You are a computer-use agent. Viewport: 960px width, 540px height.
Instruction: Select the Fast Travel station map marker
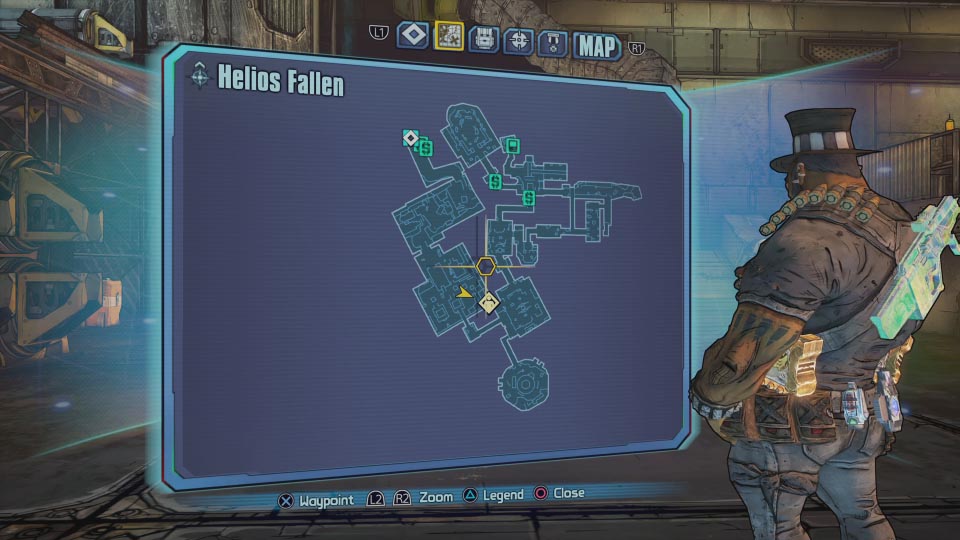pos(410,137)
